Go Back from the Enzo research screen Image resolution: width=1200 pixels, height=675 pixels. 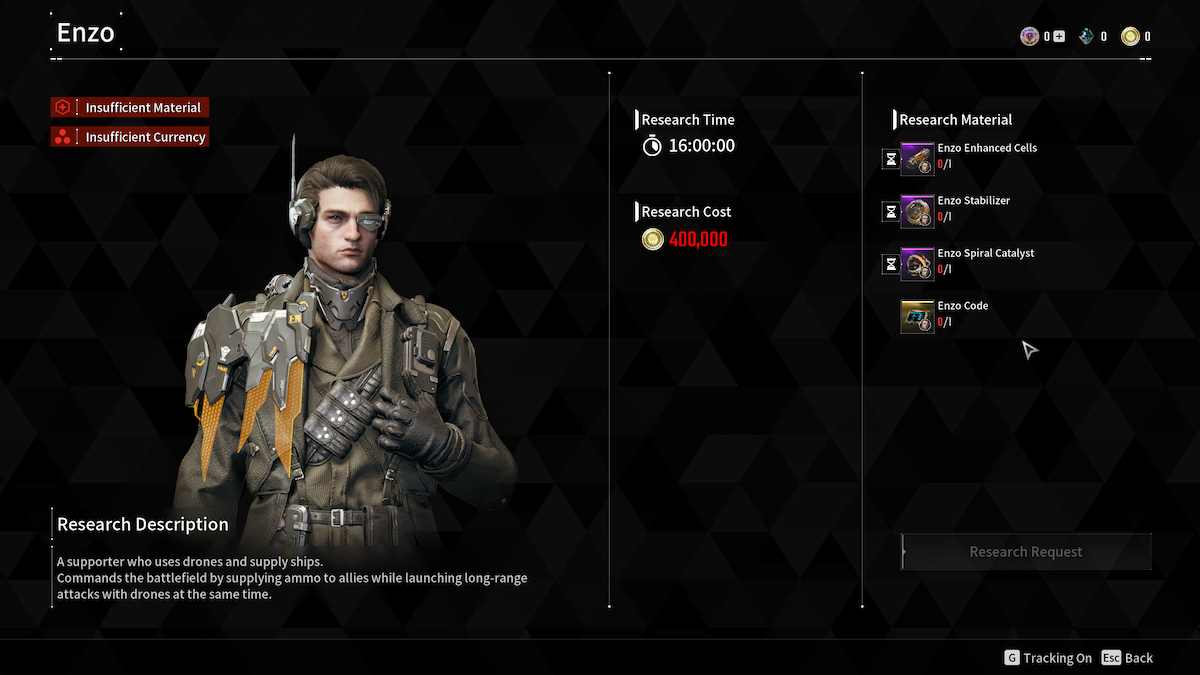point(1127,658)
